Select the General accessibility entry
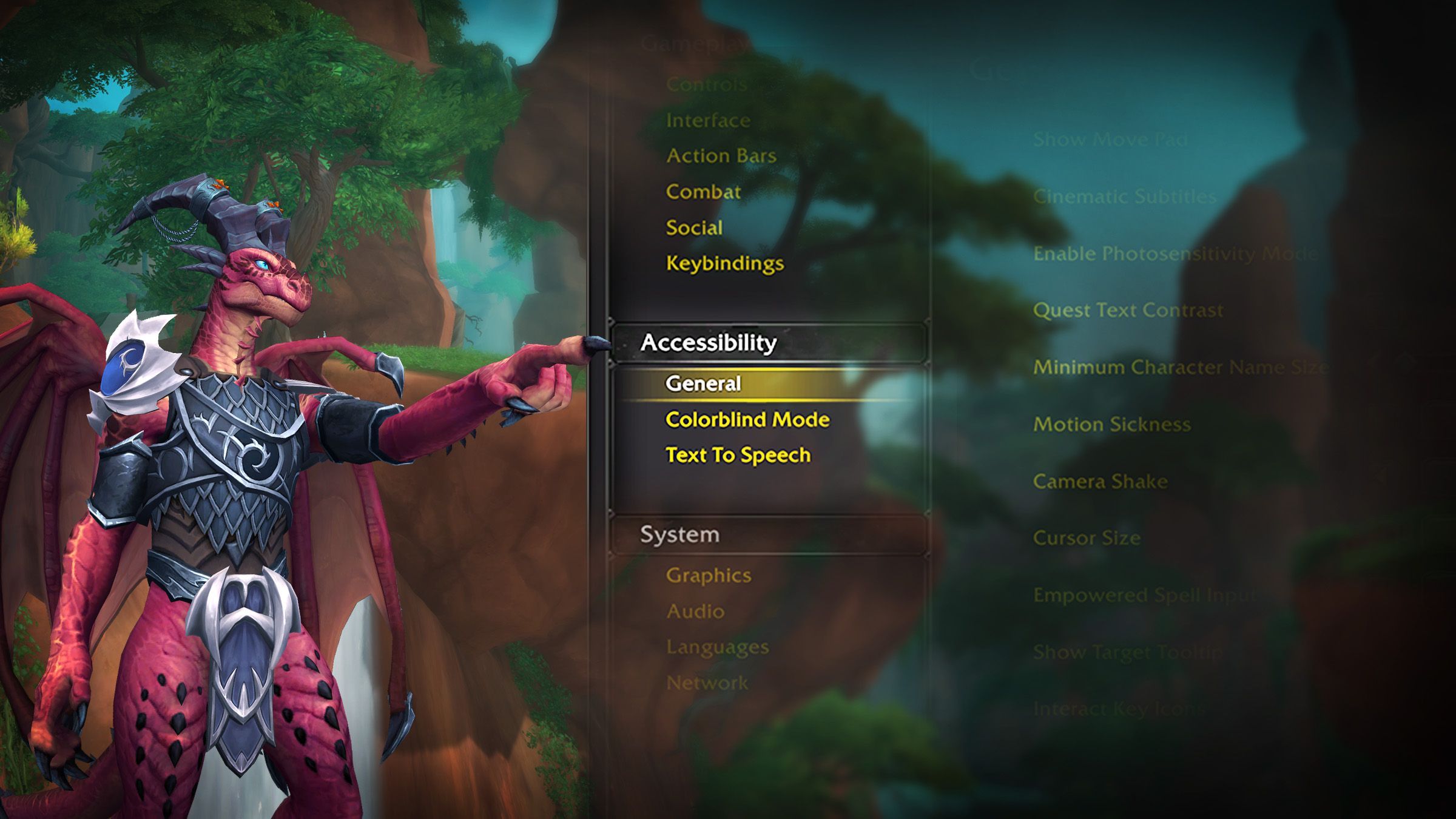 point(703,383)
